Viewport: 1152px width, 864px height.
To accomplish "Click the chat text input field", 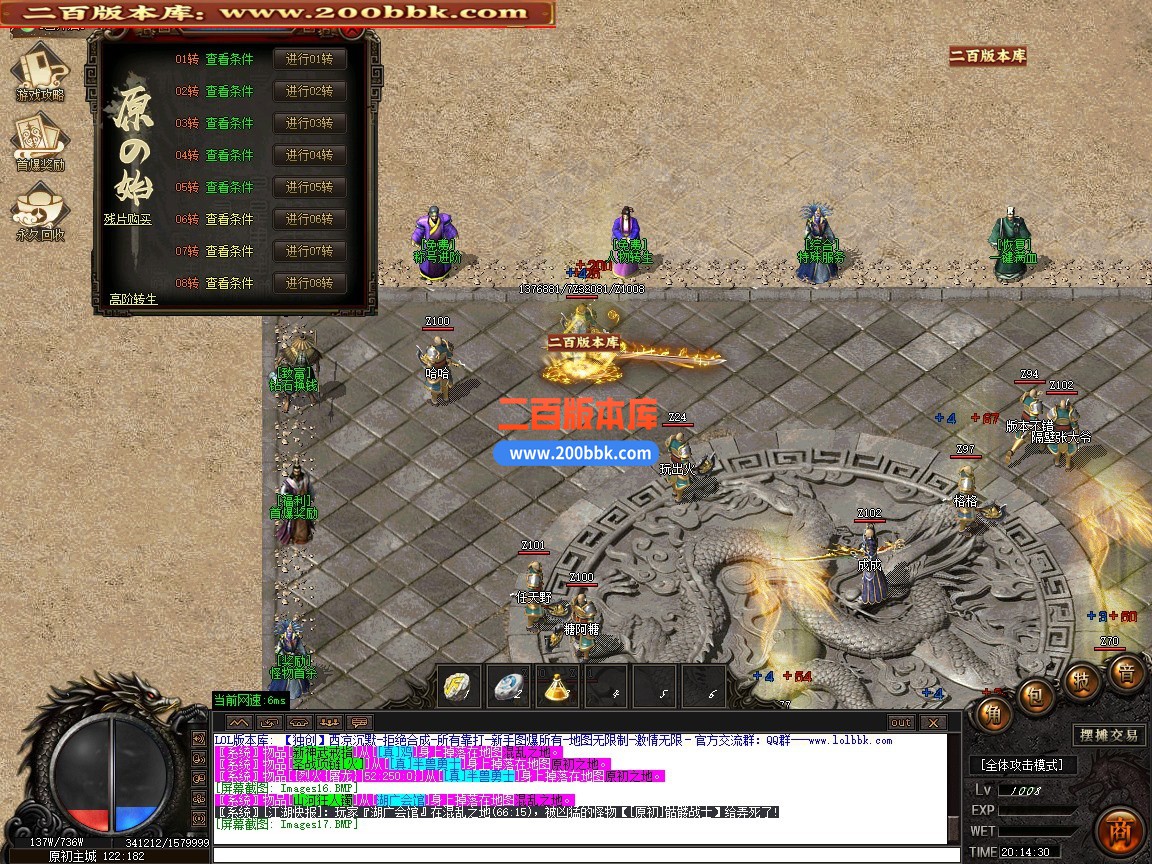I will (x=578, y=854).
